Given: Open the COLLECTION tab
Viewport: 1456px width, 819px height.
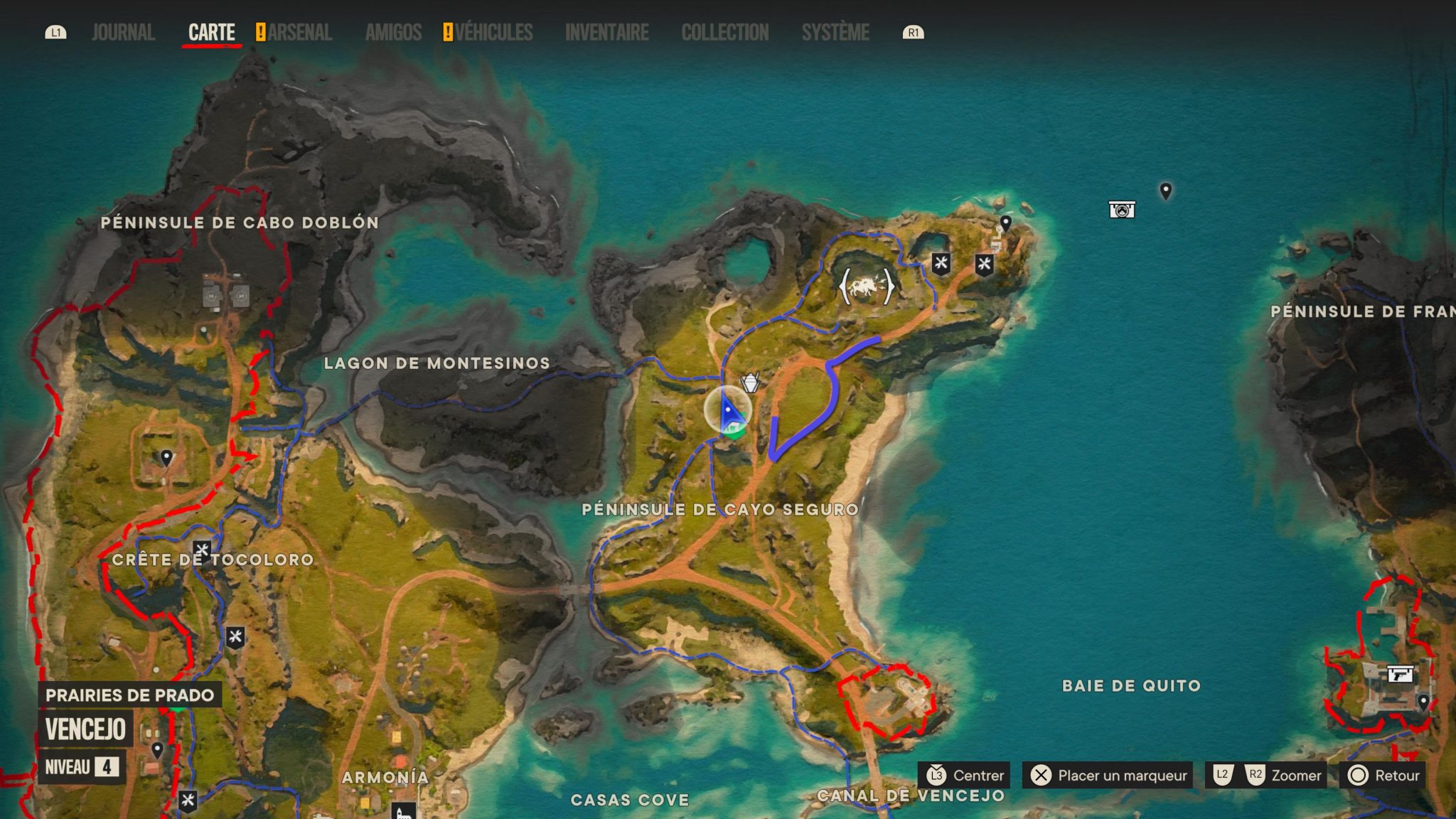Looking at the screenshot, I should tap(724, 32).
